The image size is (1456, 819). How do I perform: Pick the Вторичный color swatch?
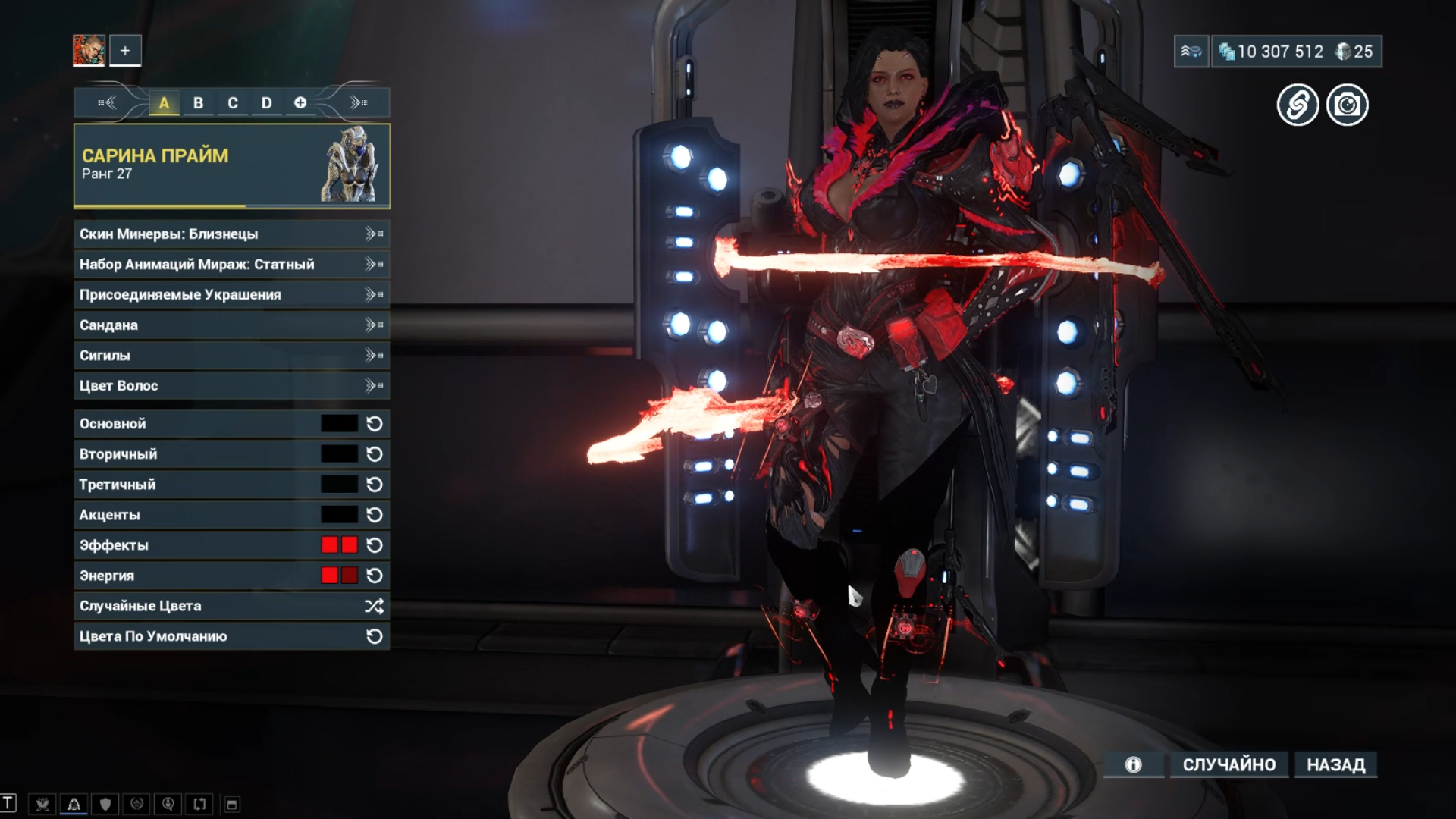(x=339, y=454)
